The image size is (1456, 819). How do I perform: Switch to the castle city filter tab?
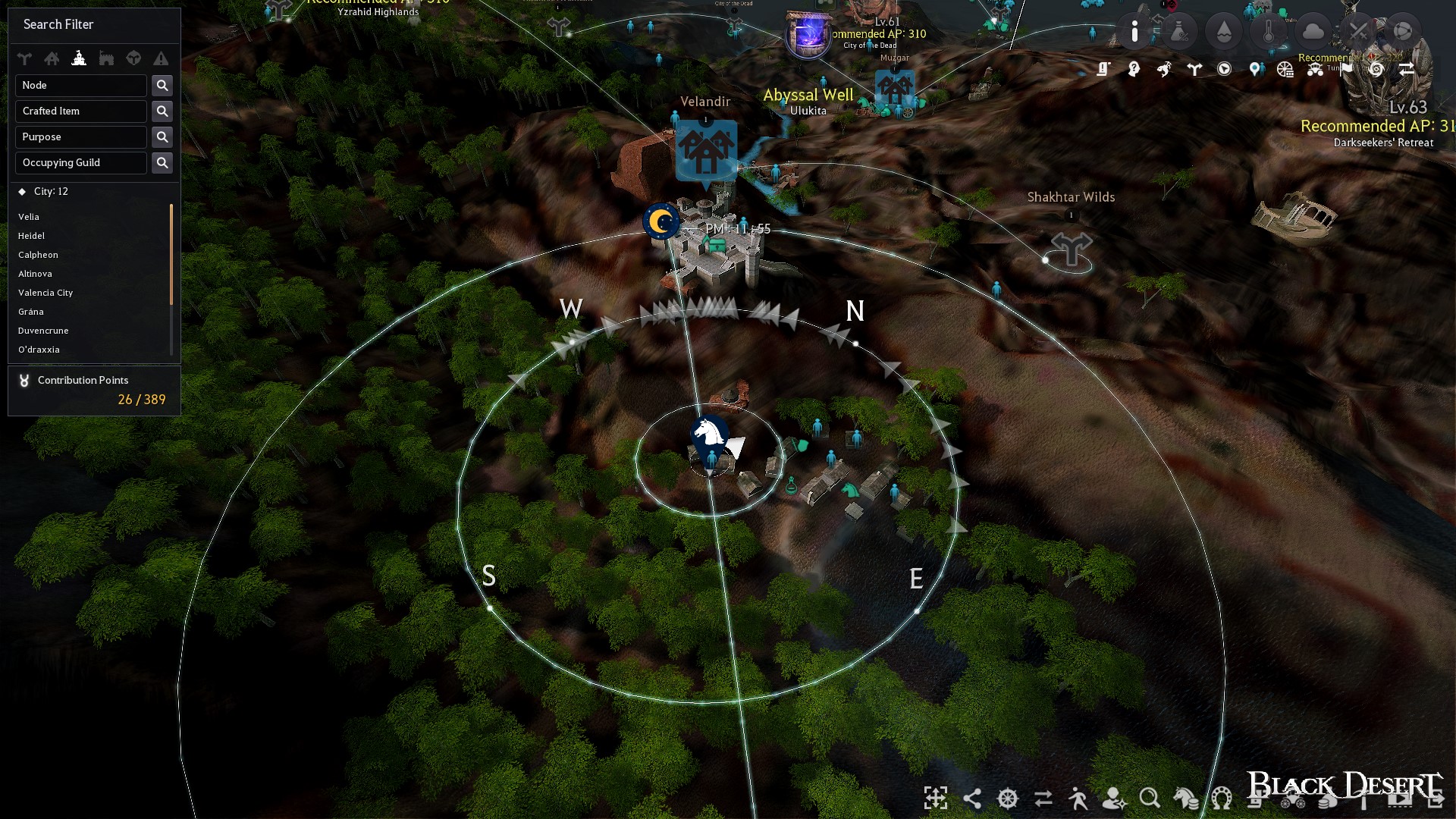pyautogui.click(x=79, y=58)
